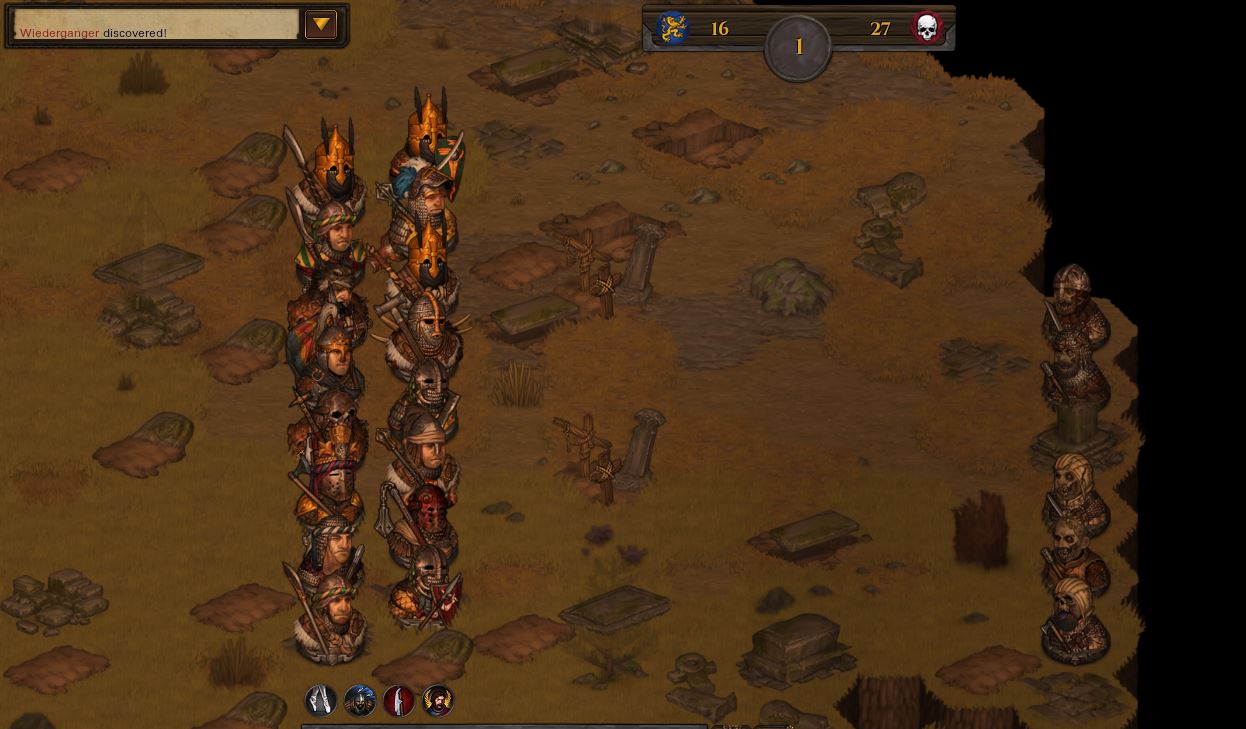Viewport: 1246px width, 729px height.
Task: Click the red skull enemy faction icon
Action: click(x=927, y=28)
